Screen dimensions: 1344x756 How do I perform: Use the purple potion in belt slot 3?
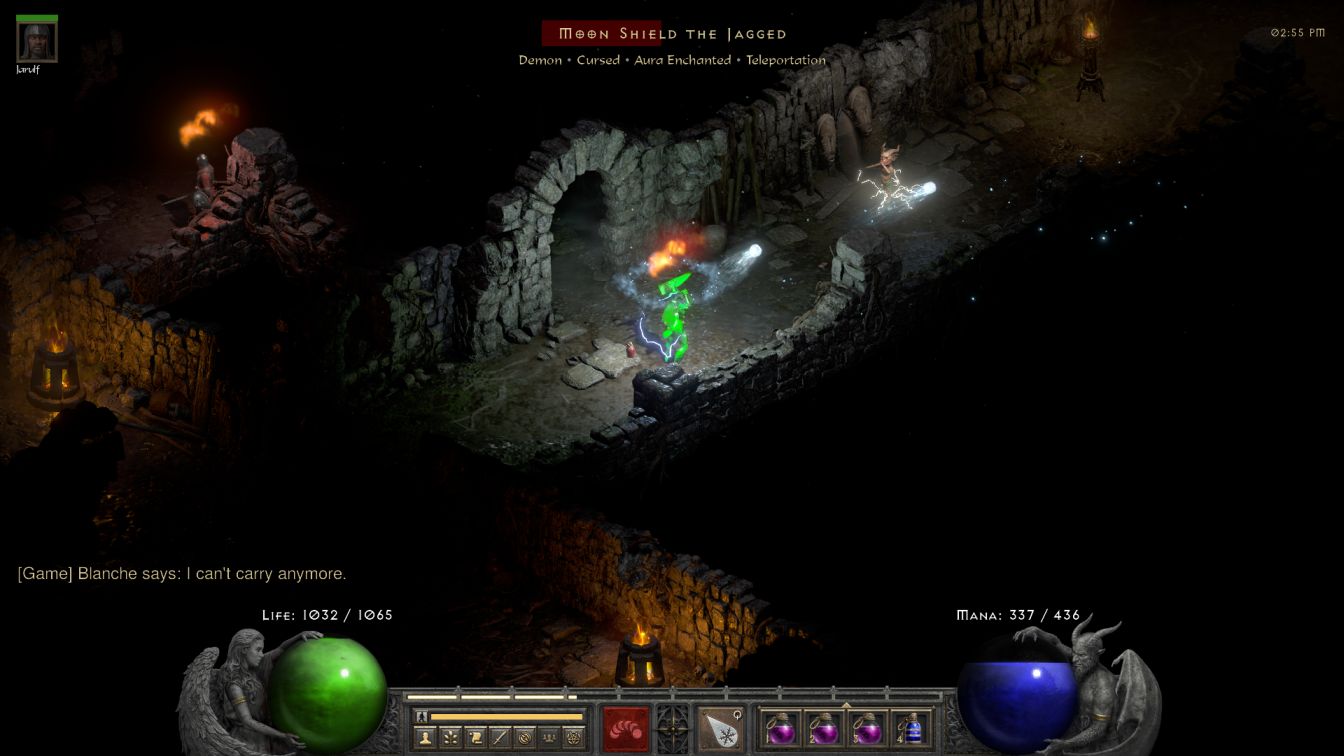coord(868,728)
